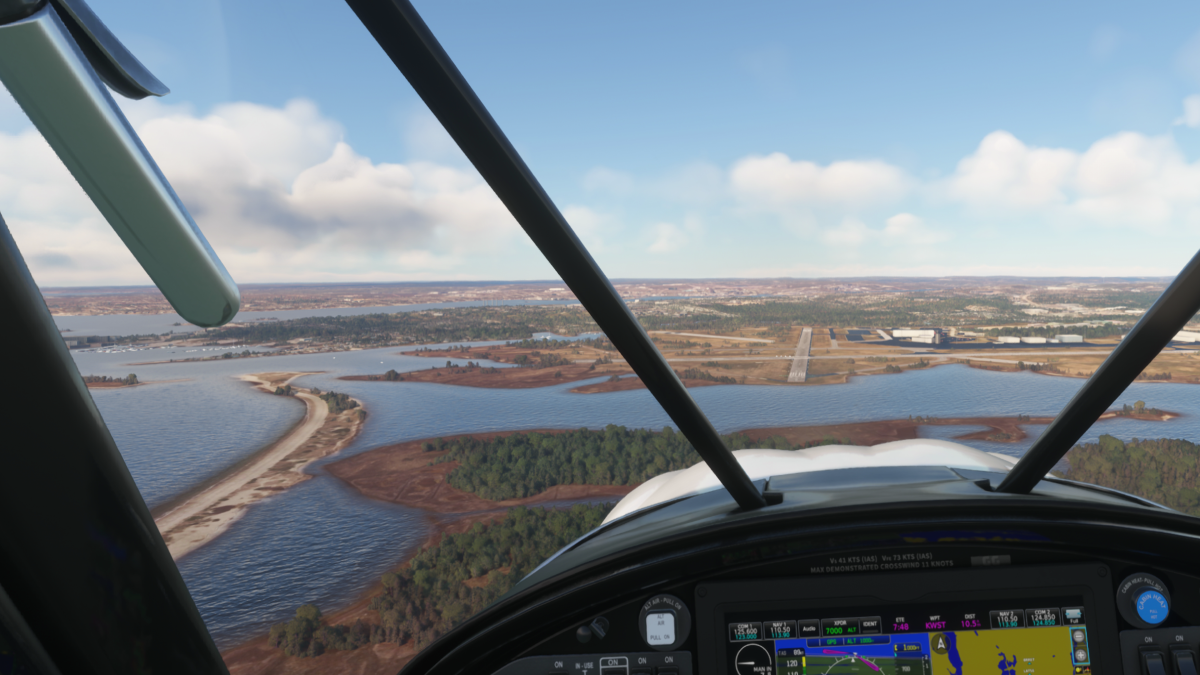Select the NAV 1 frequency box
This screenshot has height=675, width=1200.
coord(779,629)
